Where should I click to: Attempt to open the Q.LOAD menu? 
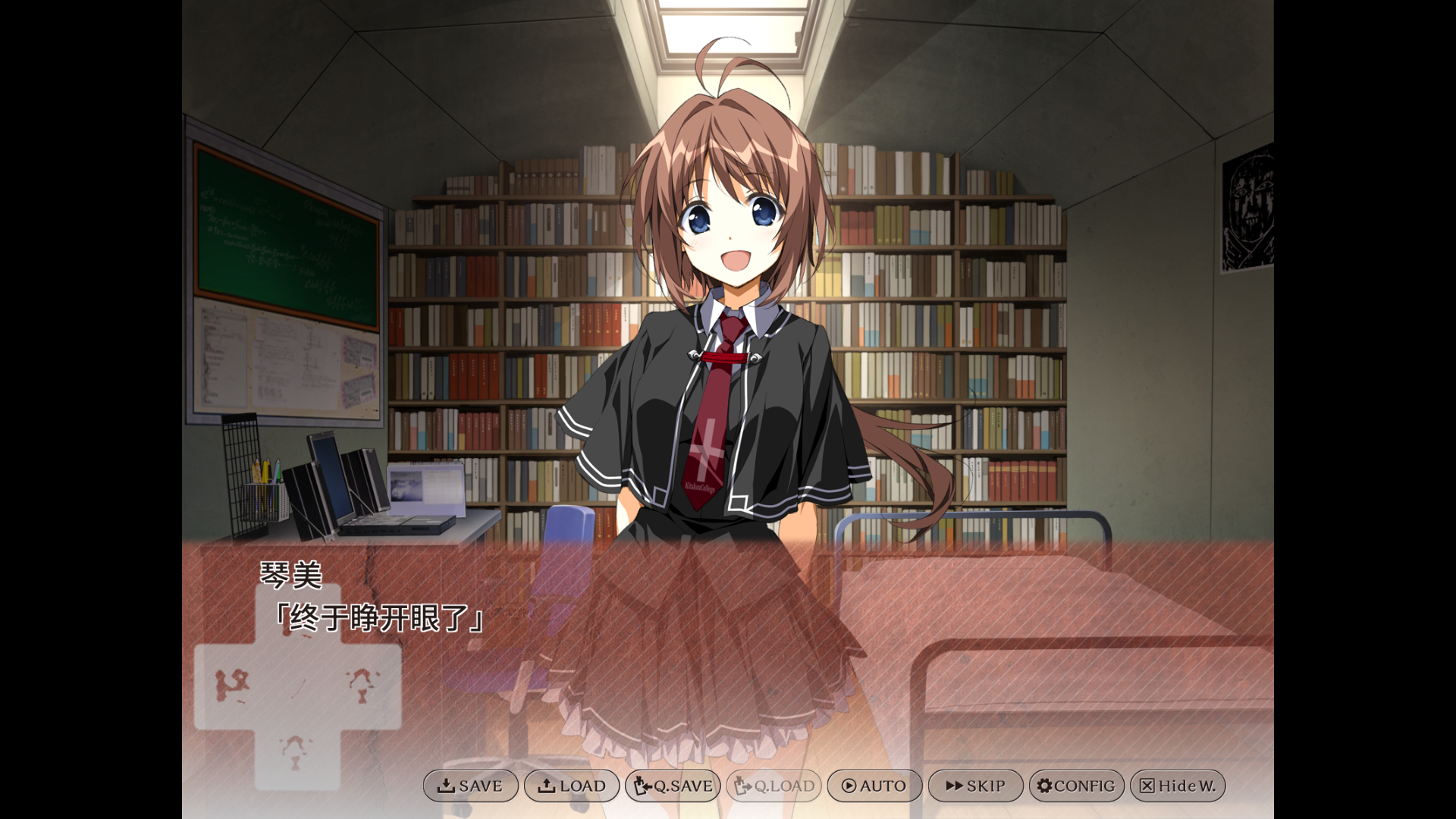[x=773, y=786]
